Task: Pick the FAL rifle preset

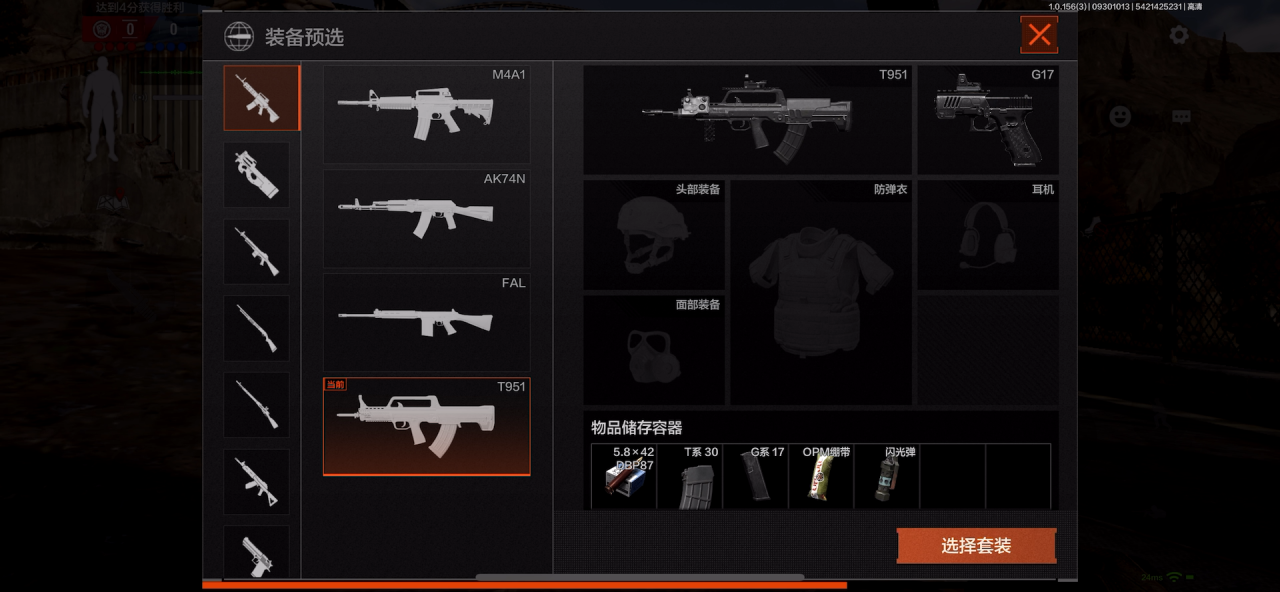Action: 426,322
